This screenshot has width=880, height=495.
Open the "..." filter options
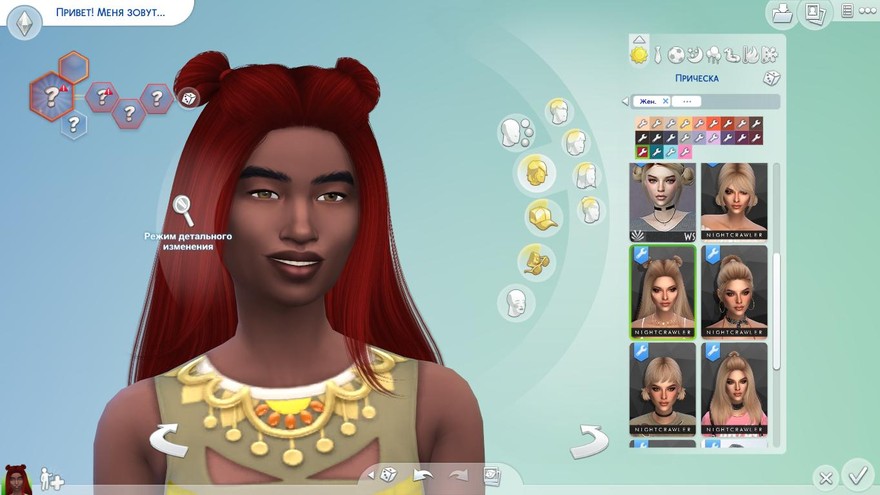686,101
